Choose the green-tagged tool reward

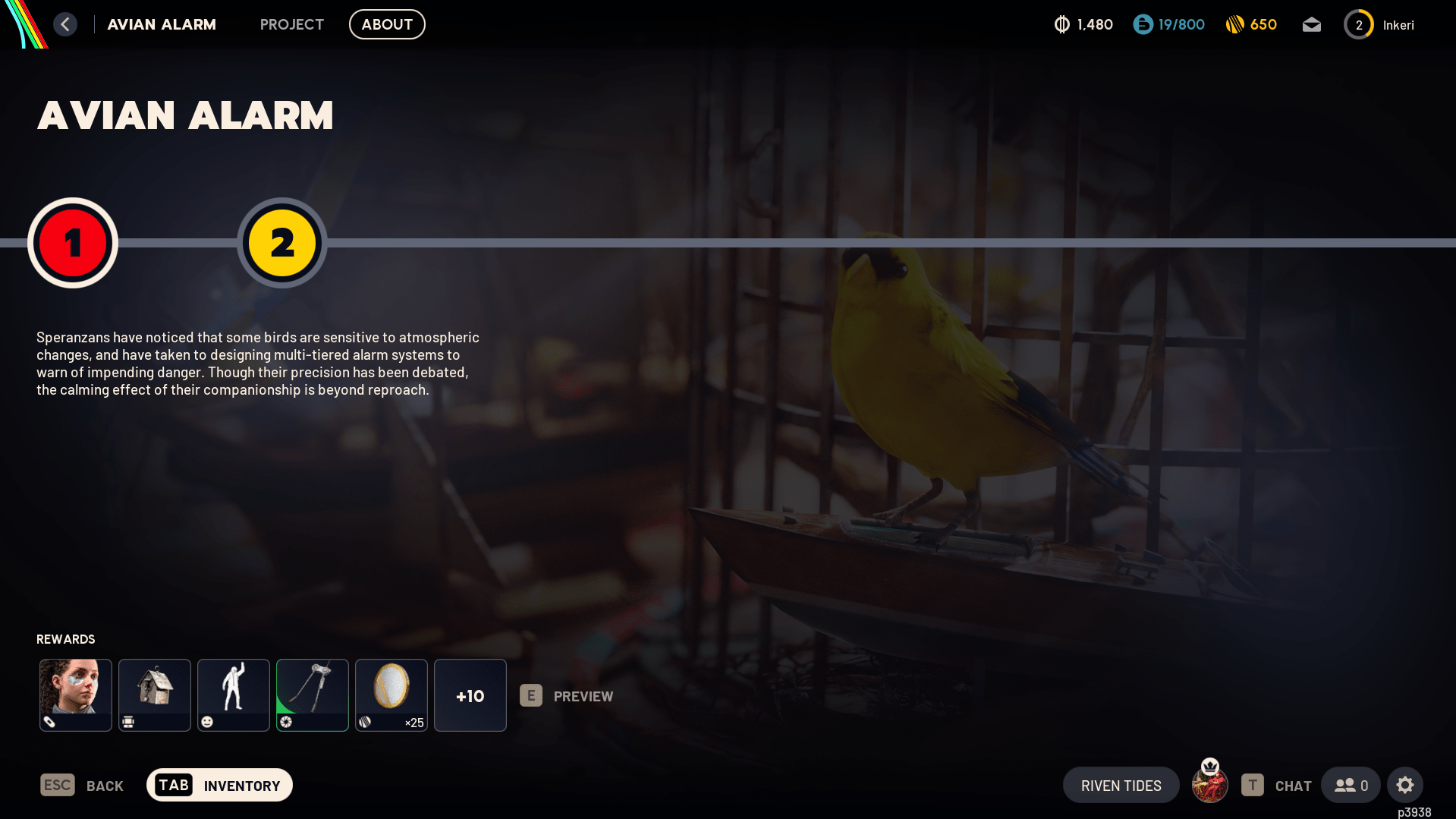[x=313, y=695]
